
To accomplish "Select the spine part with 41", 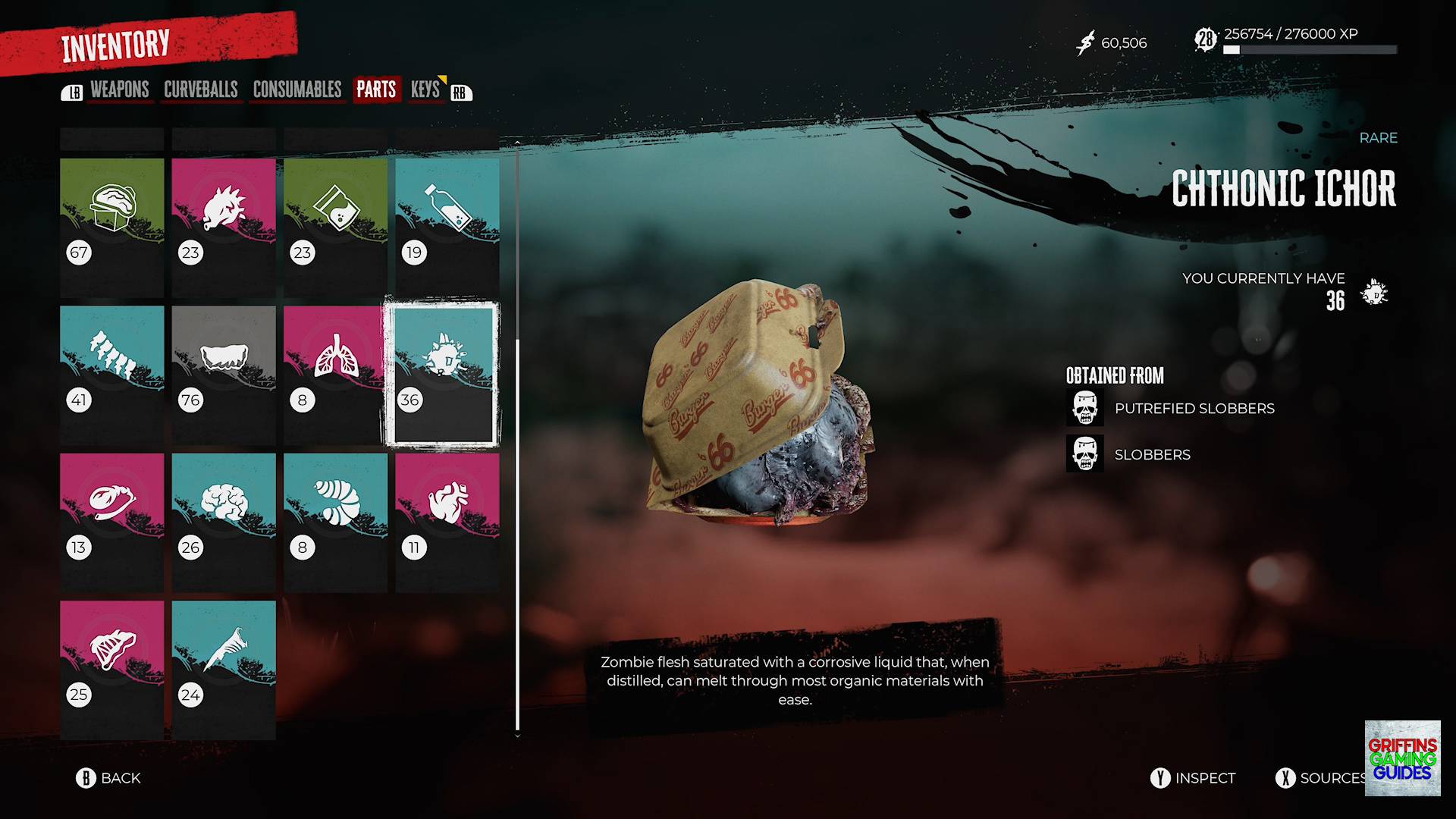I will (112, 374).
